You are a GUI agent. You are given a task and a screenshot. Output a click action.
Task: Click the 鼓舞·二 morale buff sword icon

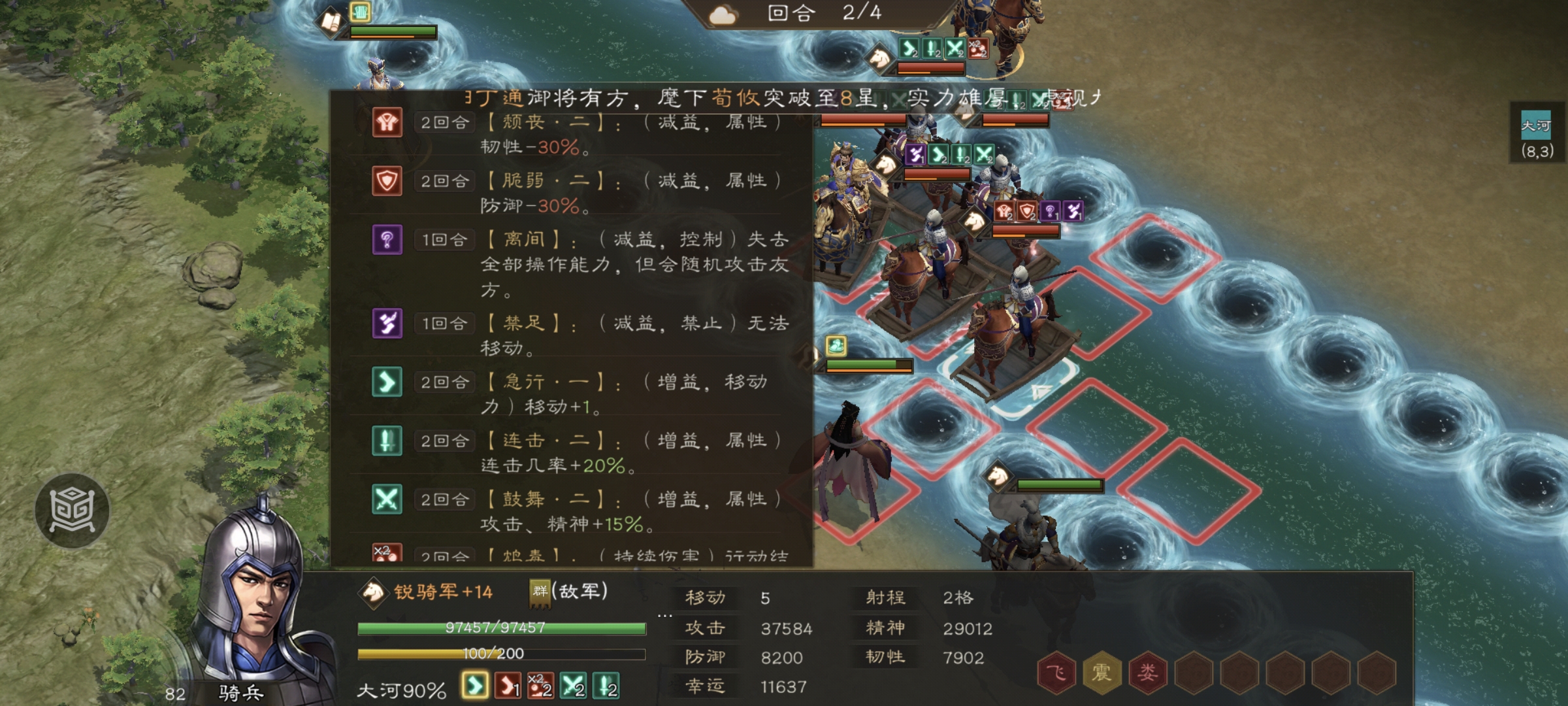(x=387, y=498)
